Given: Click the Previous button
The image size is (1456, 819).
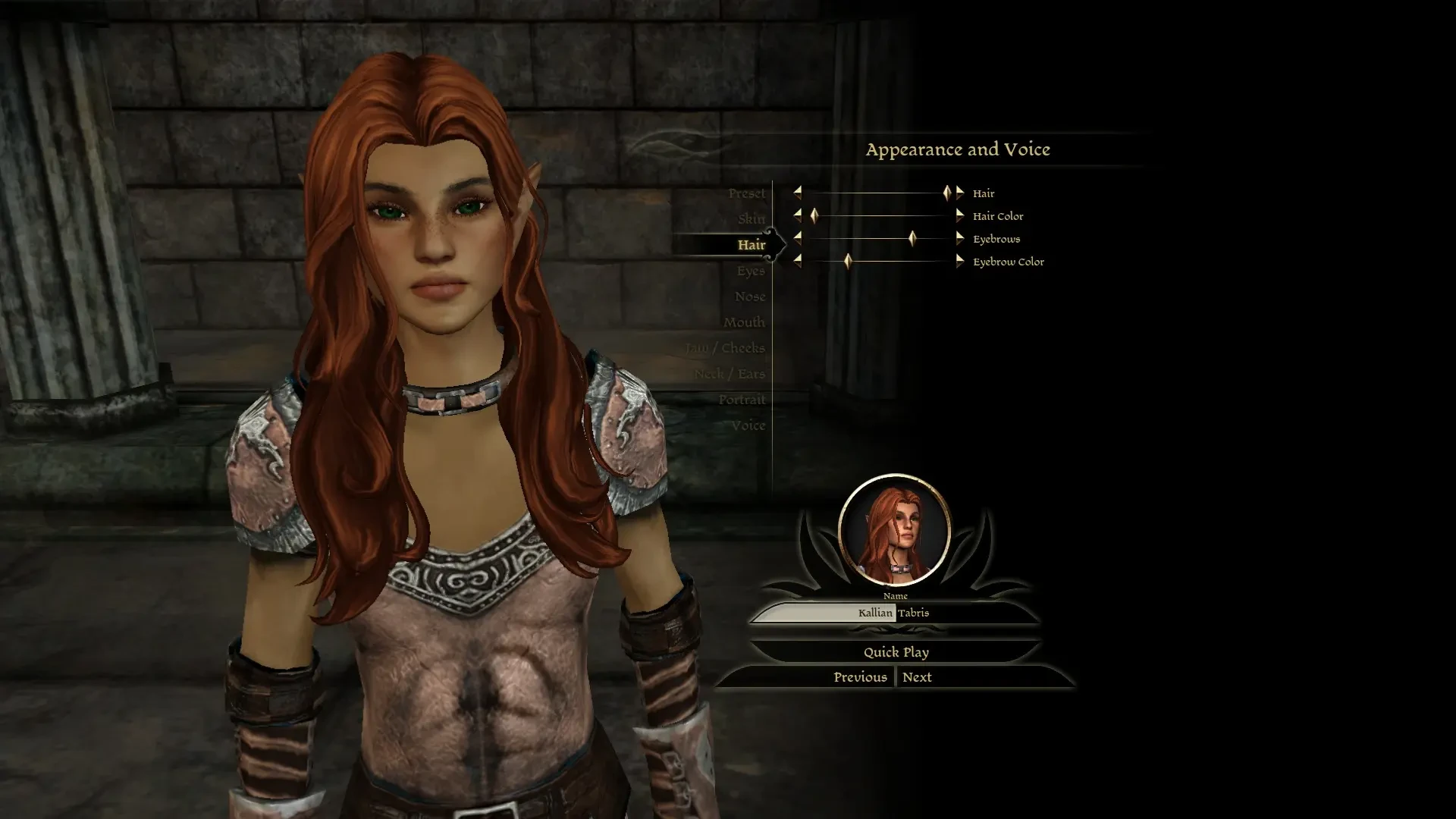Looking at the screenshot, I should tap(861, 676).
